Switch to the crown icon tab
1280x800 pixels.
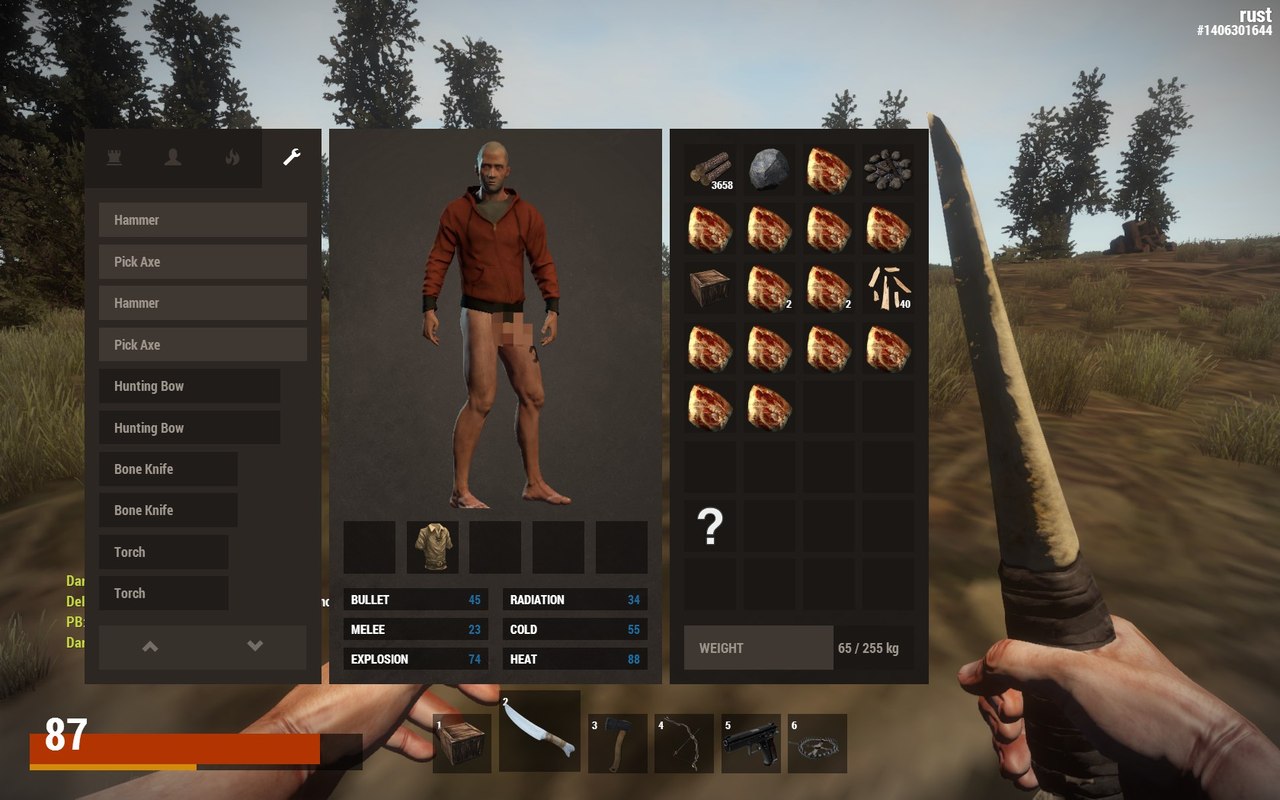114,157
